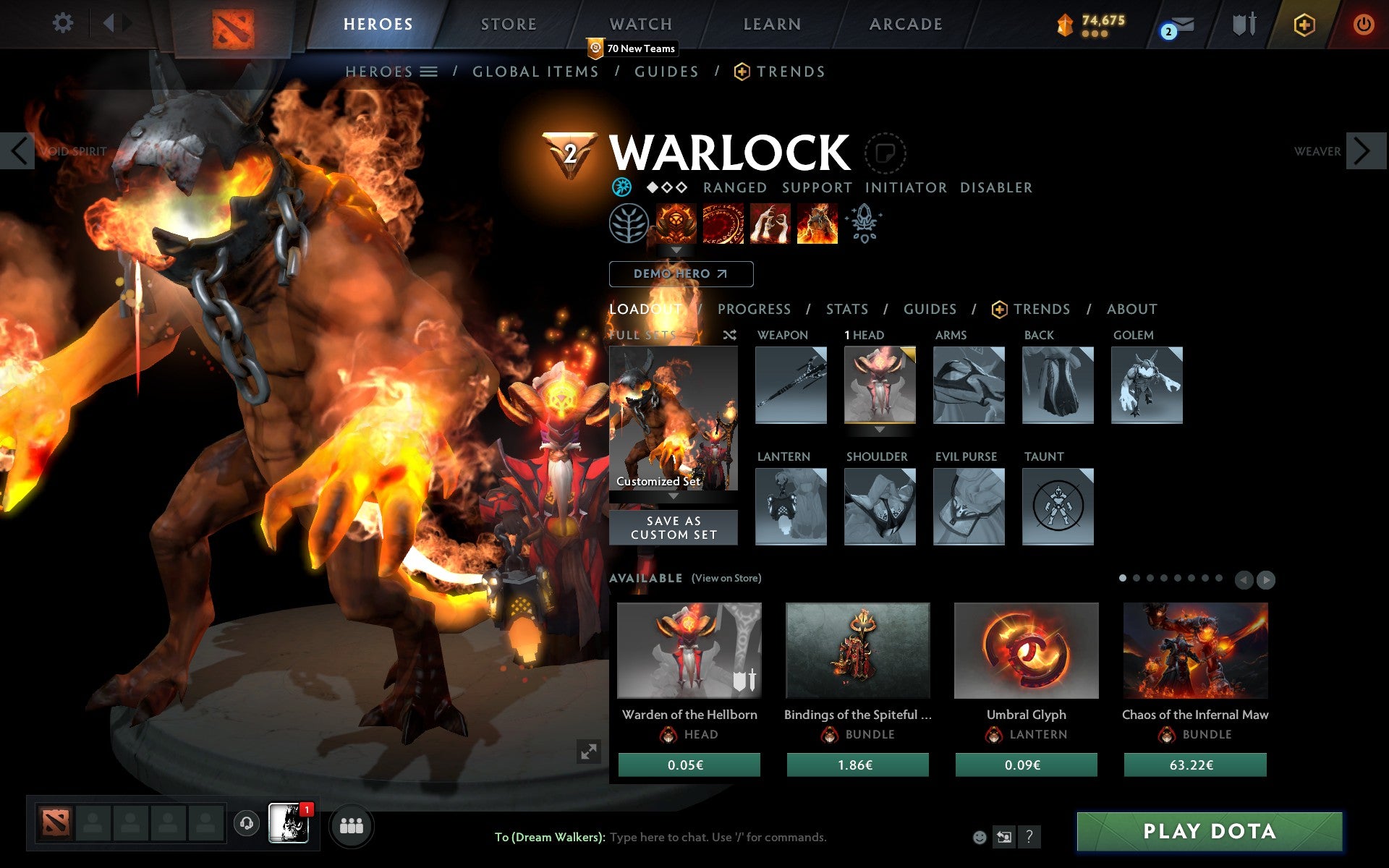The image size is (1389, 868).
Task: Switch to the STATS tab
Action: click(x=846, y=309)
